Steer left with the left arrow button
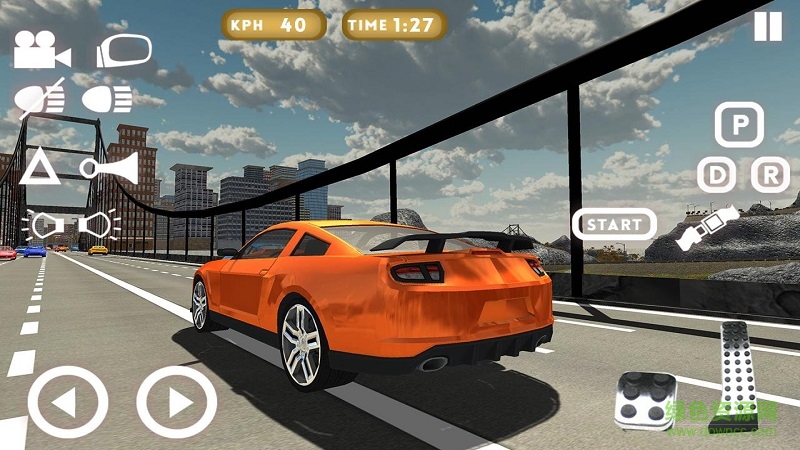 (67, 405)
